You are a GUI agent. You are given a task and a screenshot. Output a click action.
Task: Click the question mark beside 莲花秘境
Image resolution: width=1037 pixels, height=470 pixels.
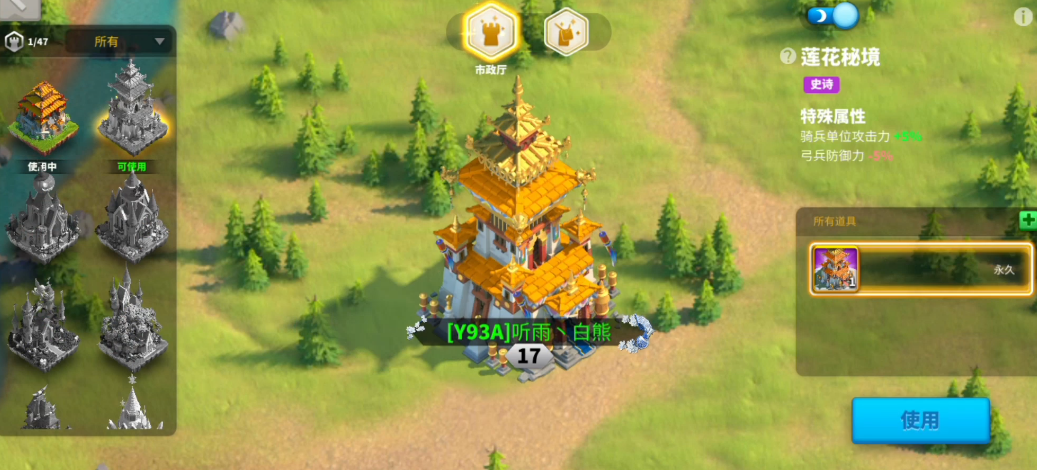[x=789, y=57]
